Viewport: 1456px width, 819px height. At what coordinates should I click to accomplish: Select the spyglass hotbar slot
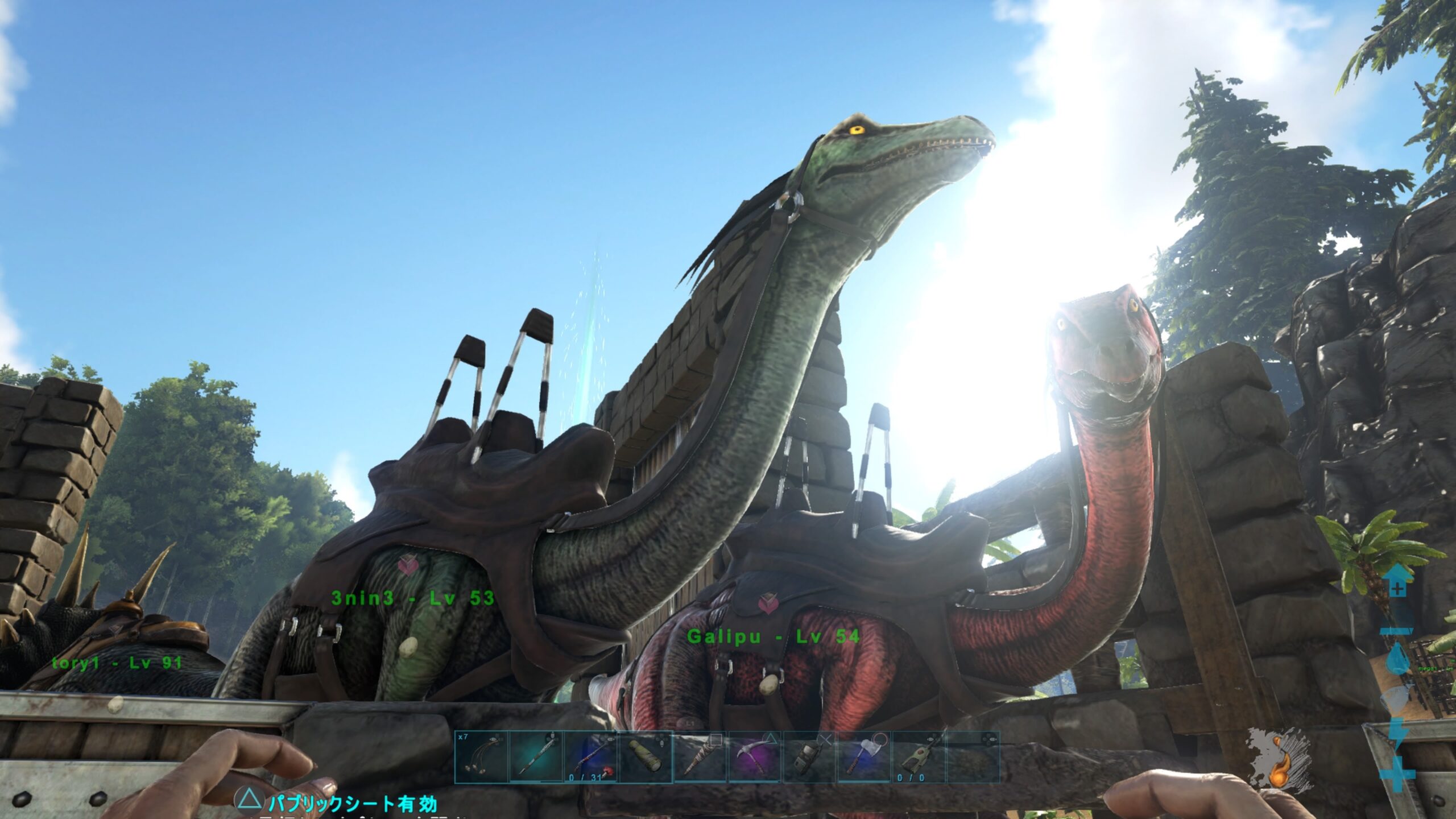coord(645,758)
